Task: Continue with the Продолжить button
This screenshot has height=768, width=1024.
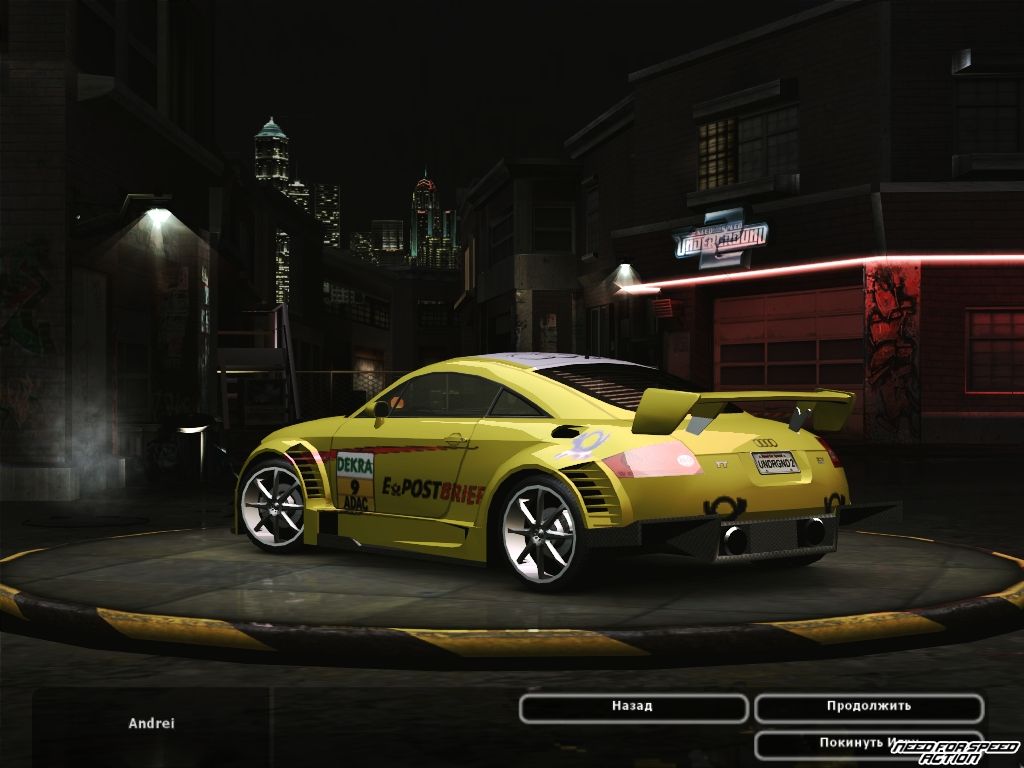Action: pos(868,707)
